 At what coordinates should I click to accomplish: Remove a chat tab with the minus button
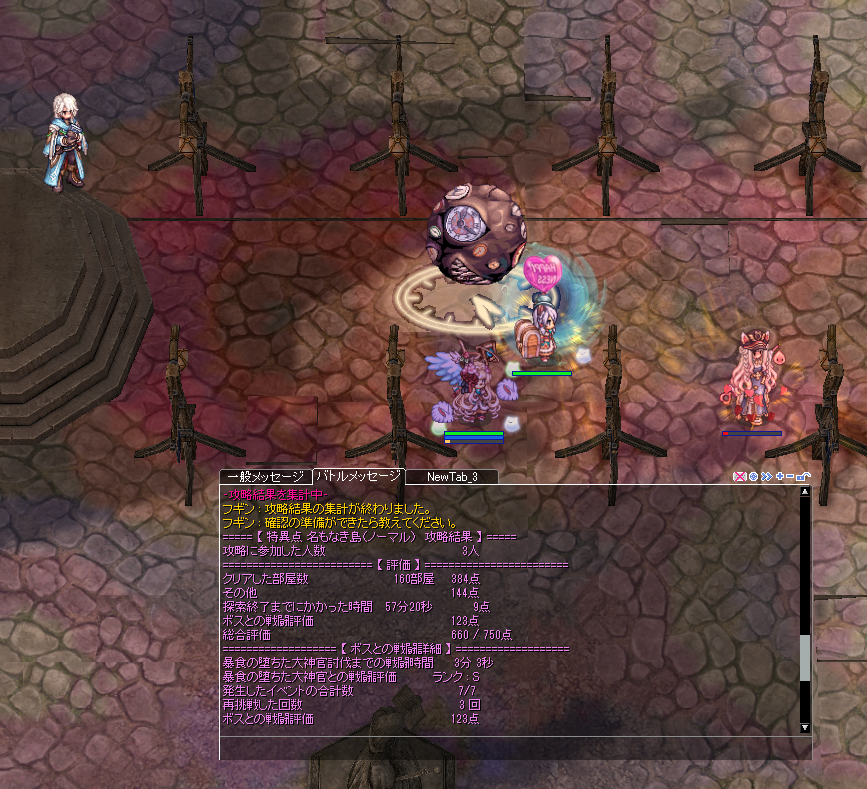[791, 477]
